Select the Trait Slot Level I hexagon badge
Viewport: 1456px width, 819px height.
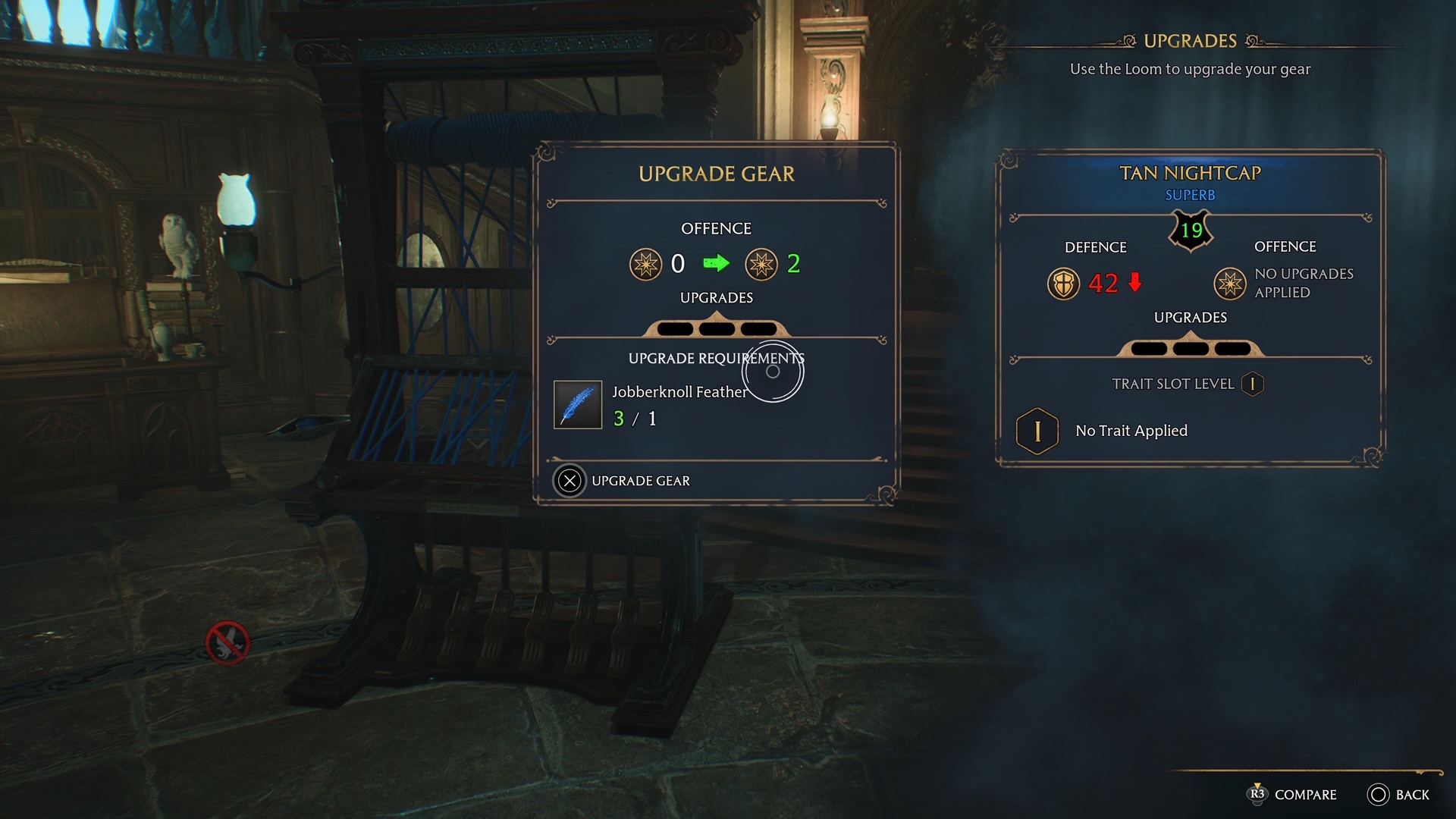(1251, 384)
